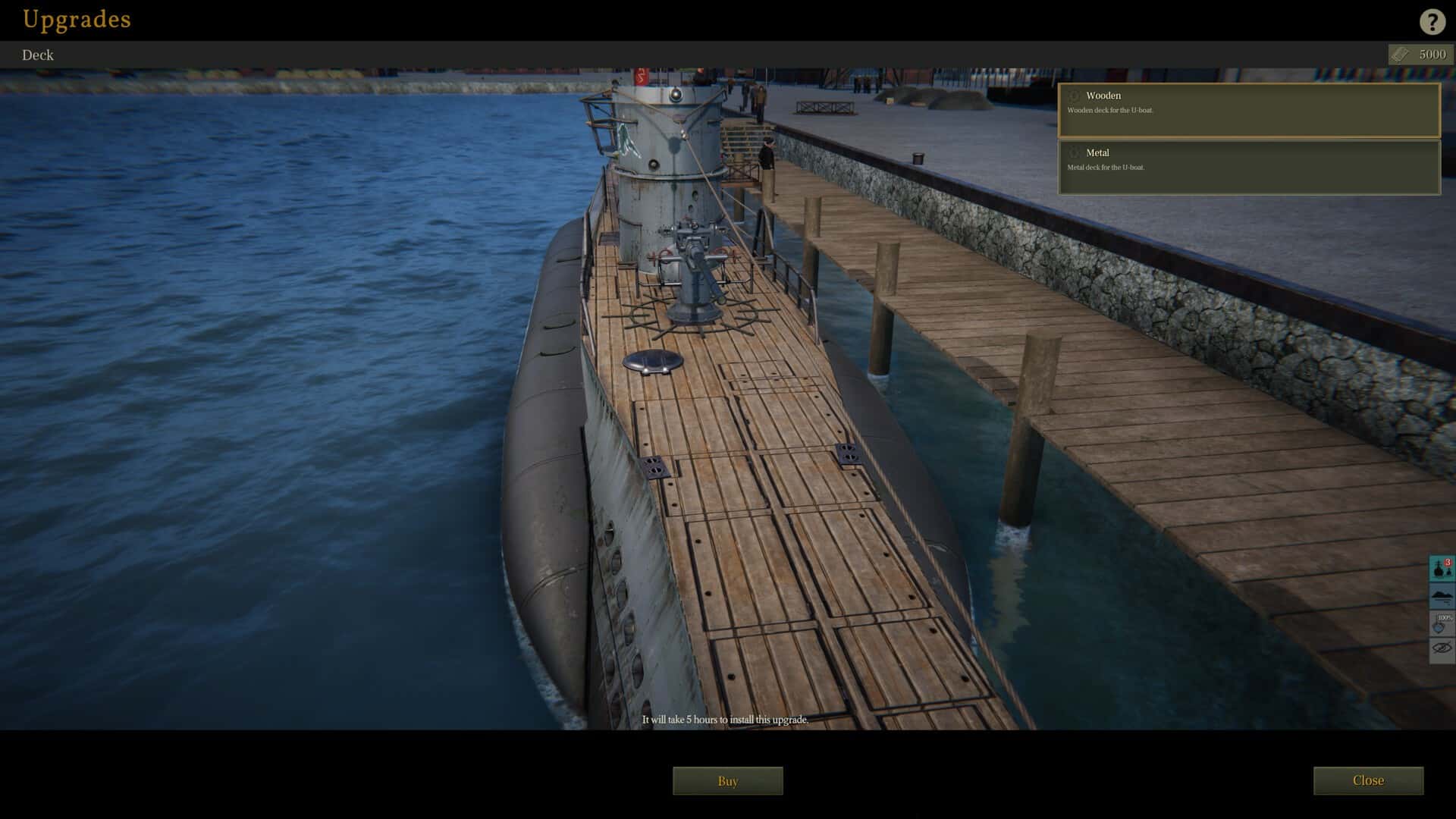Click the gear icon beside Wooden
The height and width of the screenshot is (819, 1456).
pyautogui.click(x=1074, y=96)
